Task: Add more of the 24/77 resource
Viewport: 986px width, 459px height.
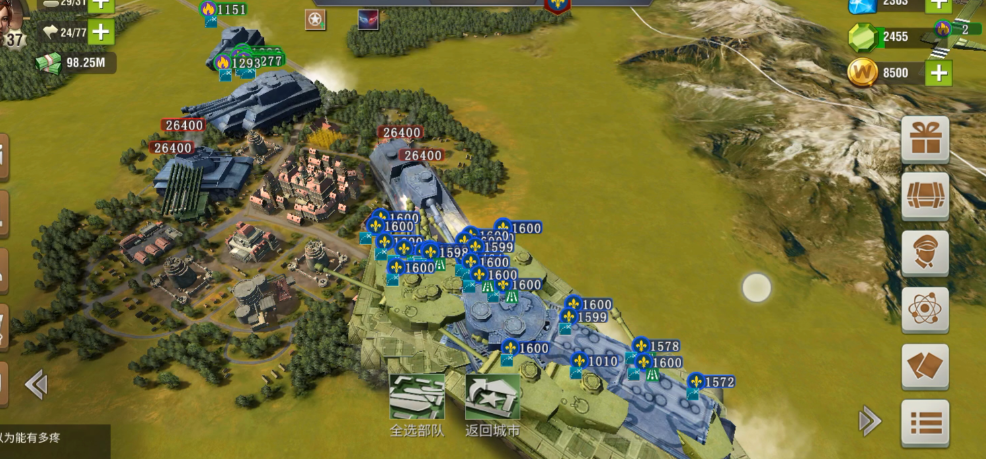Action: 101,32
